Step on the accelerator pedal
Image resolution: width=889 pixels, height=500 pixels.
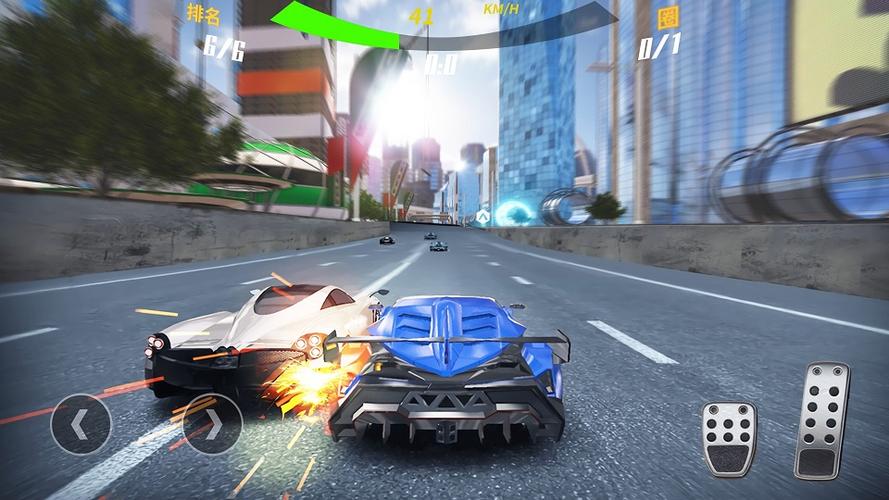point(821,419)
